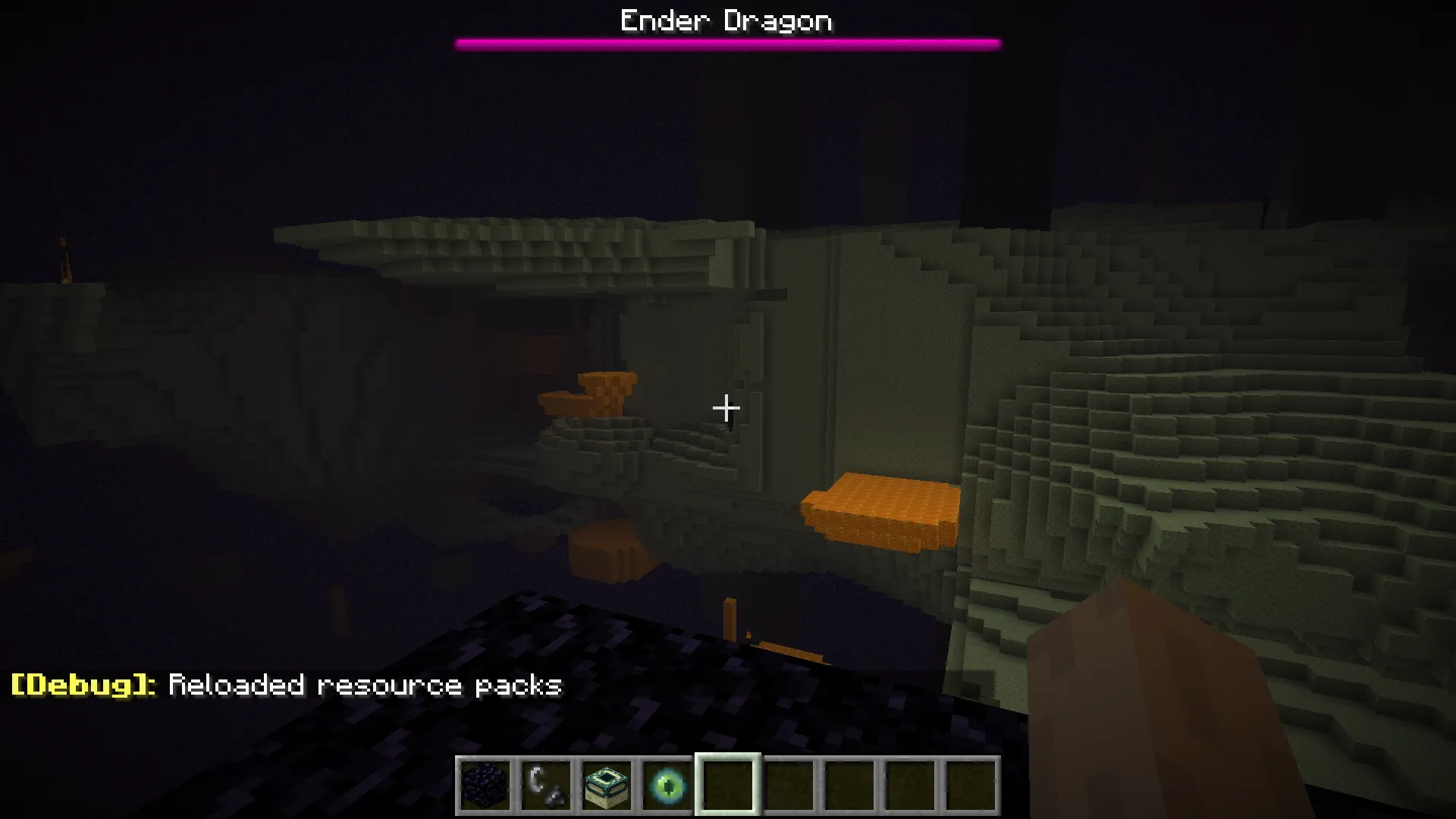The width and height of the screenshot is (1456, 819).
Task: Click the 'Reloaded resource packs' chat message
Action: [364, 685]
